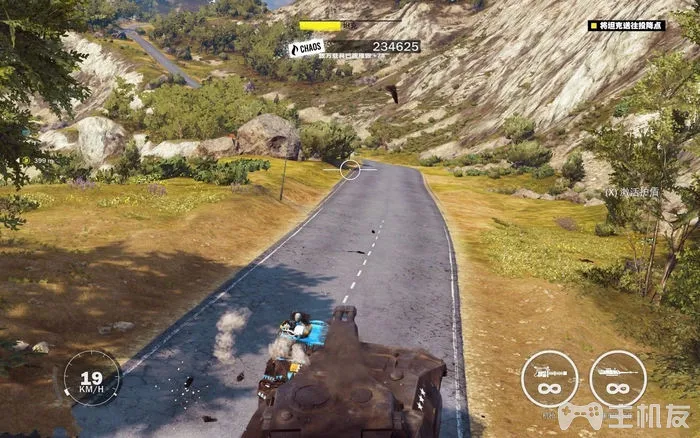Screen dimensions: 700x438
Task: Select the tank cannon weapon icon
Action: tap(617, 378)
